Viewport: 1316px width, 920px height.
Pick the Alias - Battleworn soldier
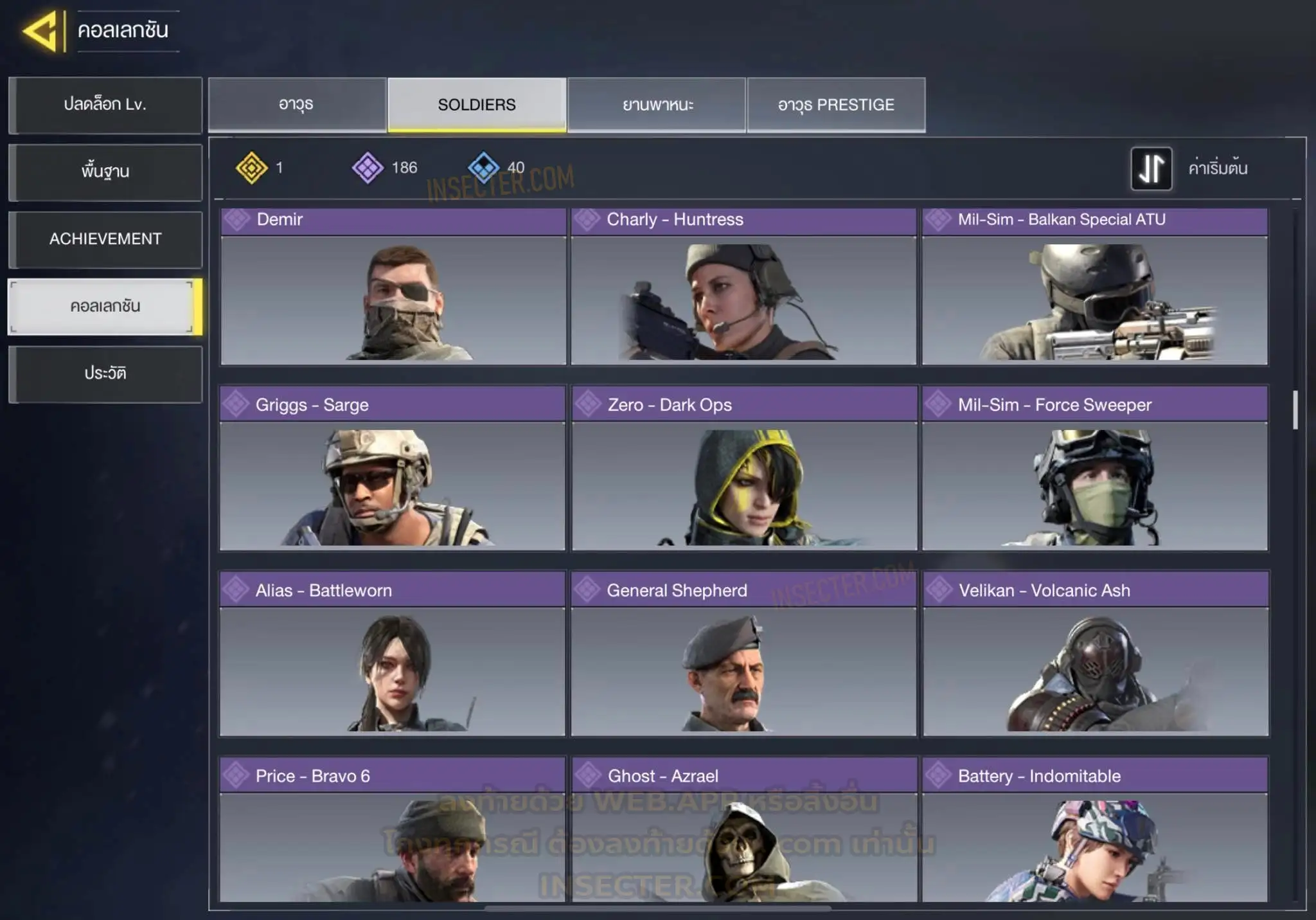click(x=393, y=654)
